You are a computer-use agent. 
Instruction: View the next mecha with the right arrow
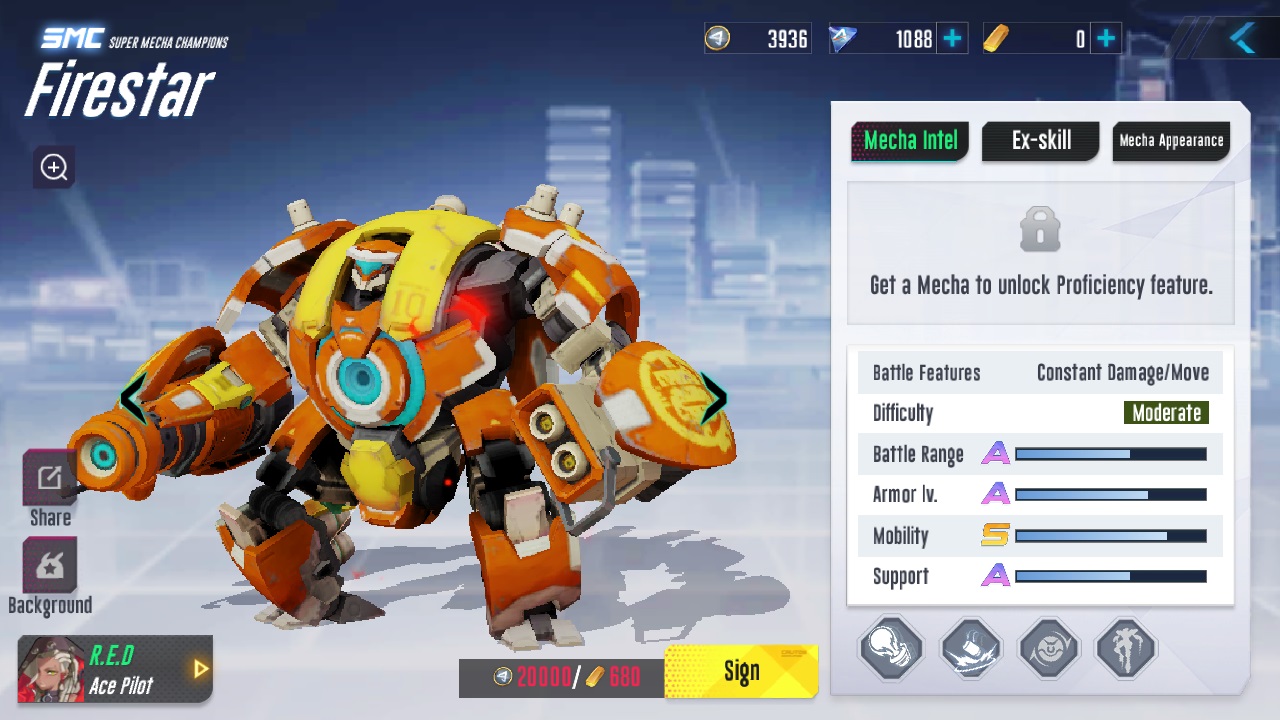[713, 397]
